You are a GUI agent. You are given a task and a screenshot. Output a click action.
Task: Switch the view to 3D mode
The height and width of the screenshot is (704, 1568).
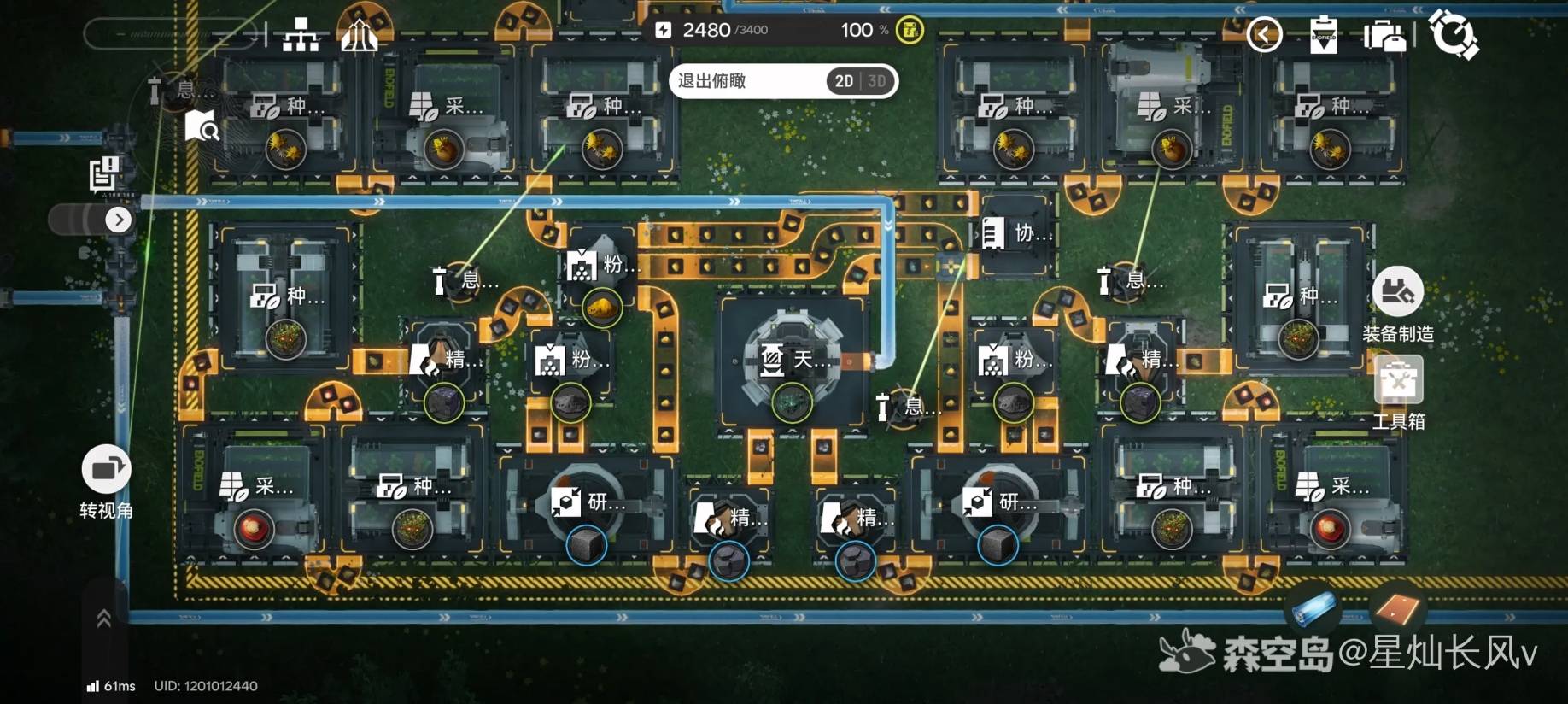click(877, 81)
